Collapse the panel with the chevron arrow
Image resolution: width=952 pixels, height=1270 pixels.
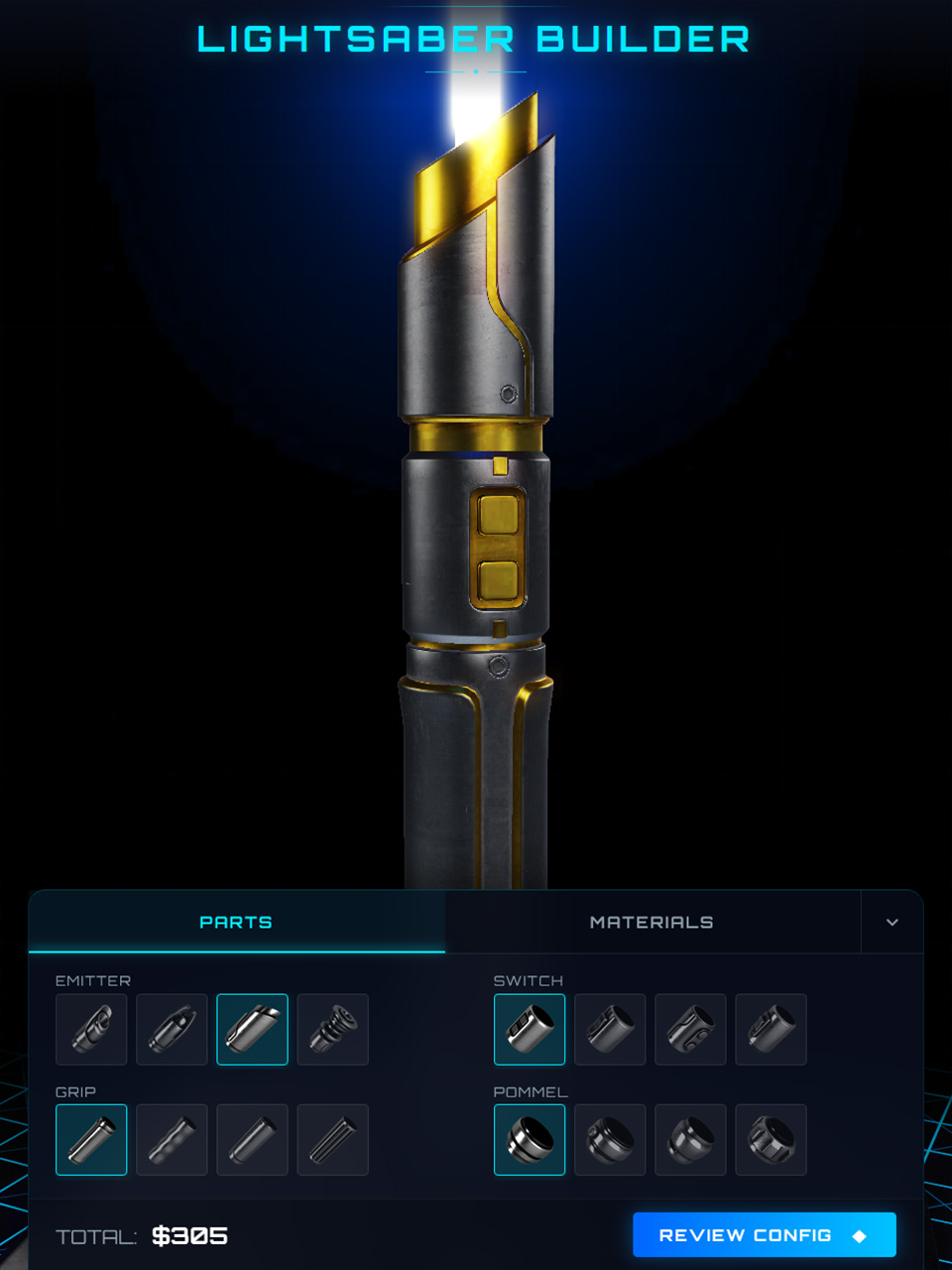[892, 923]
